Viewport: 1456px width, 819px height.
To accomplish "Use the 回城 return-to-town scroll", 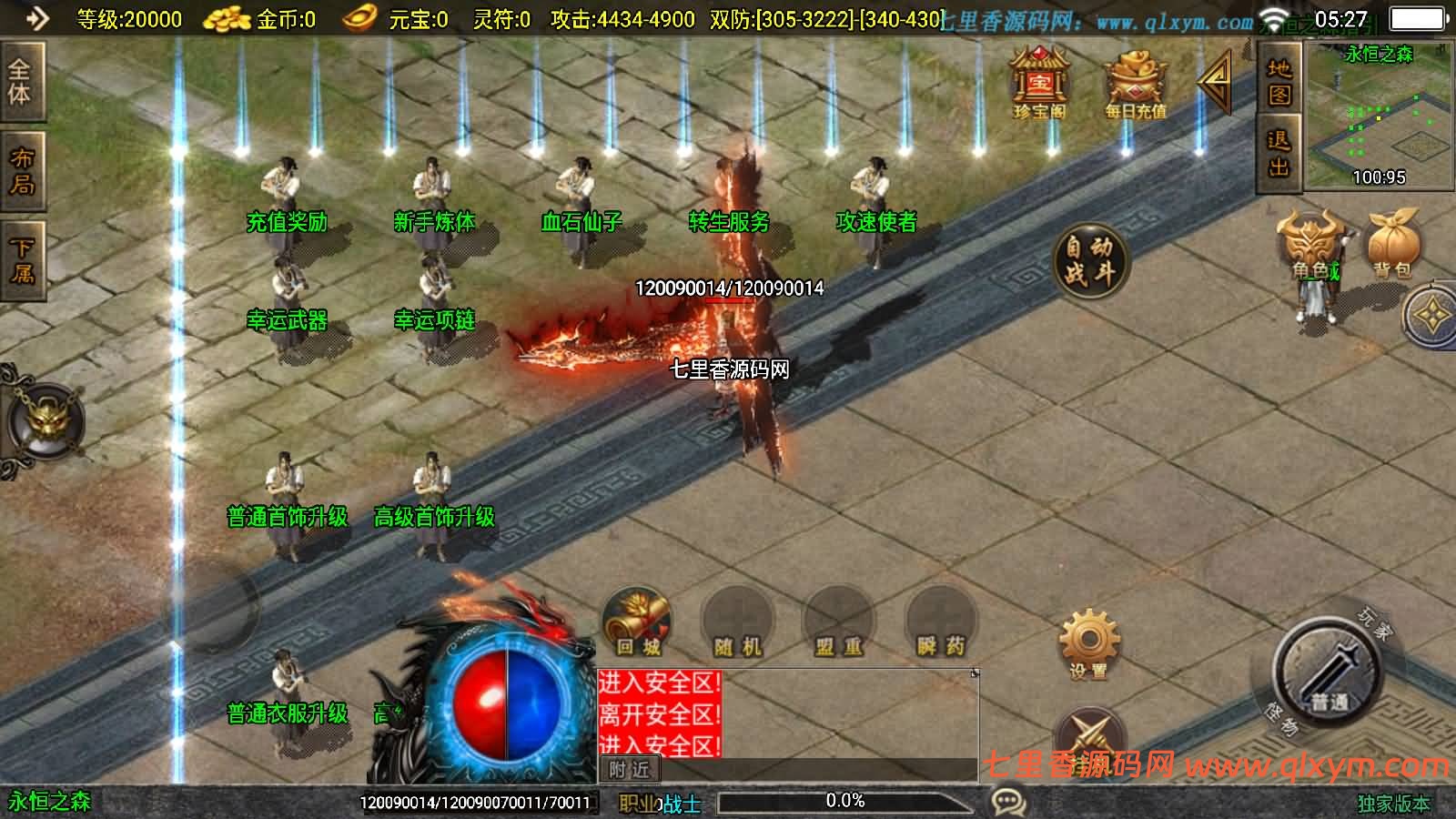I will (637, 623).
